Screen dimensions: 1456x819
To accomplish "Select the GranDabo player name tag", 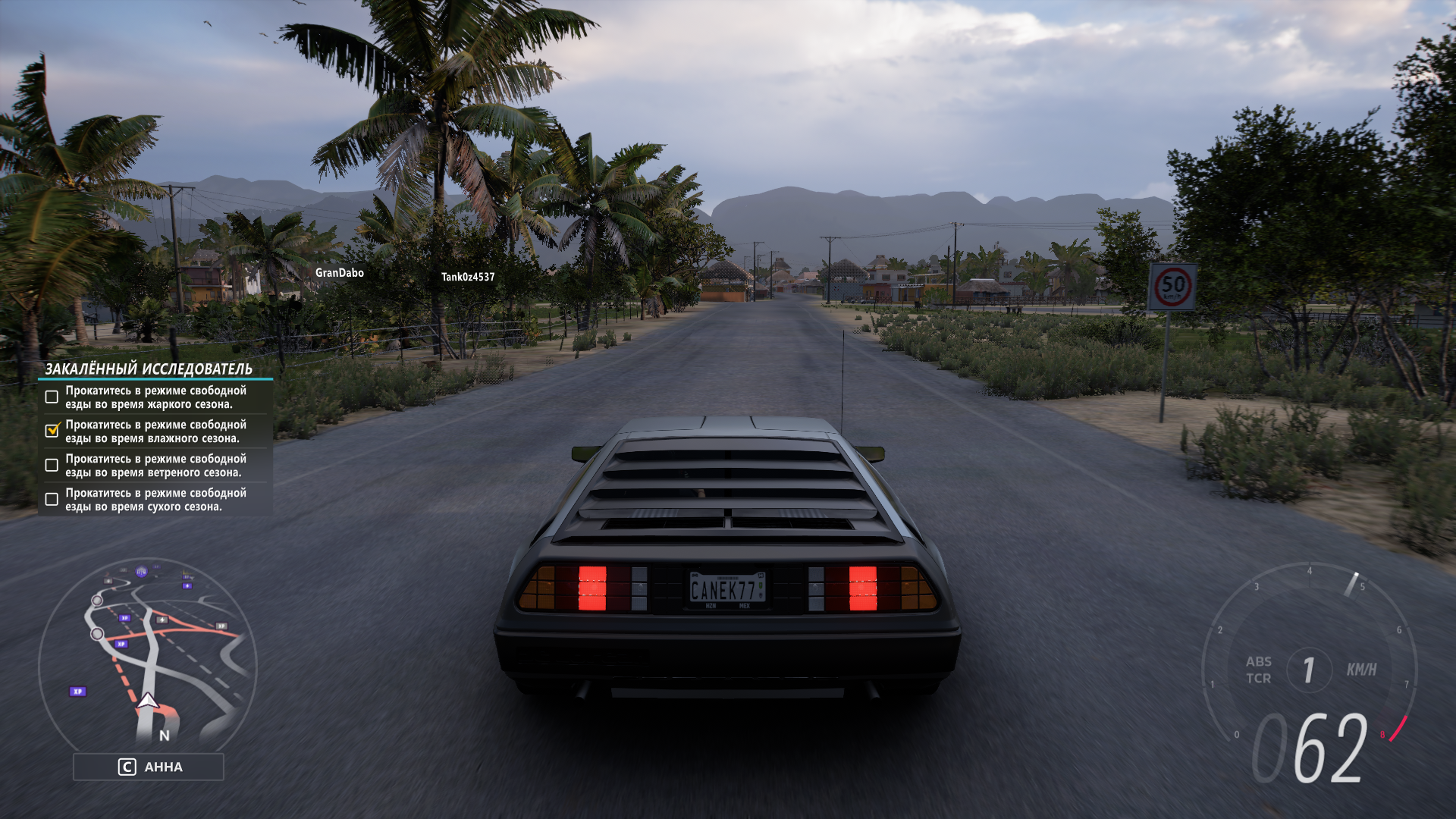I will 339,273.
